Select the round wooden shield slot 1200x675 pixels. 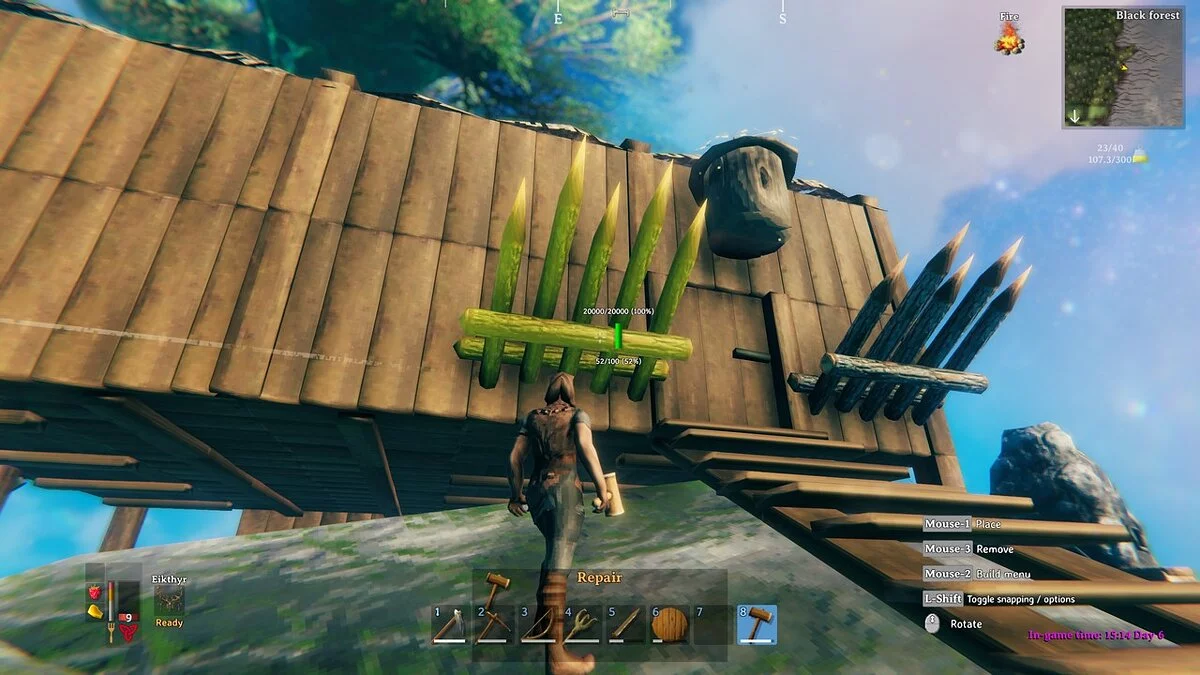click(x=670, y=624)
